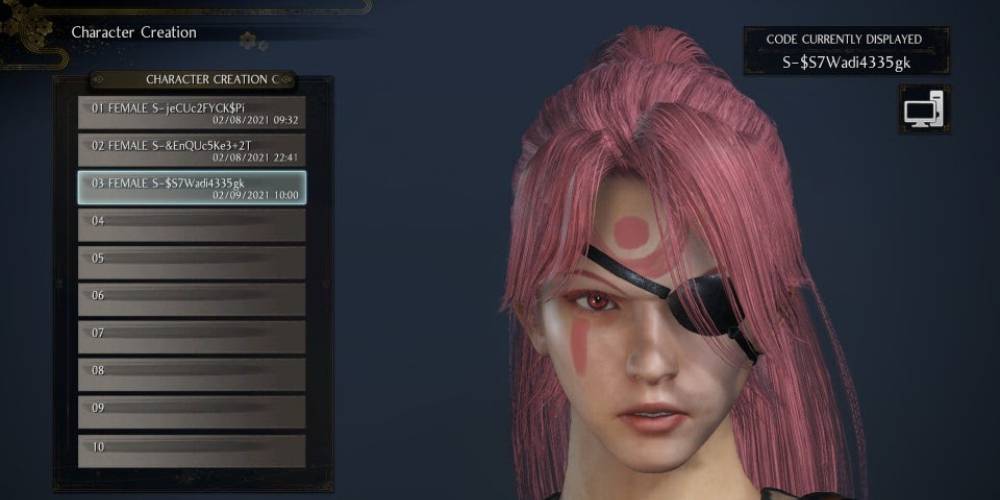The width and height of the screenshot is (1000, 500).
Task: Choose empty save slot 05
Action: point(192,263)
